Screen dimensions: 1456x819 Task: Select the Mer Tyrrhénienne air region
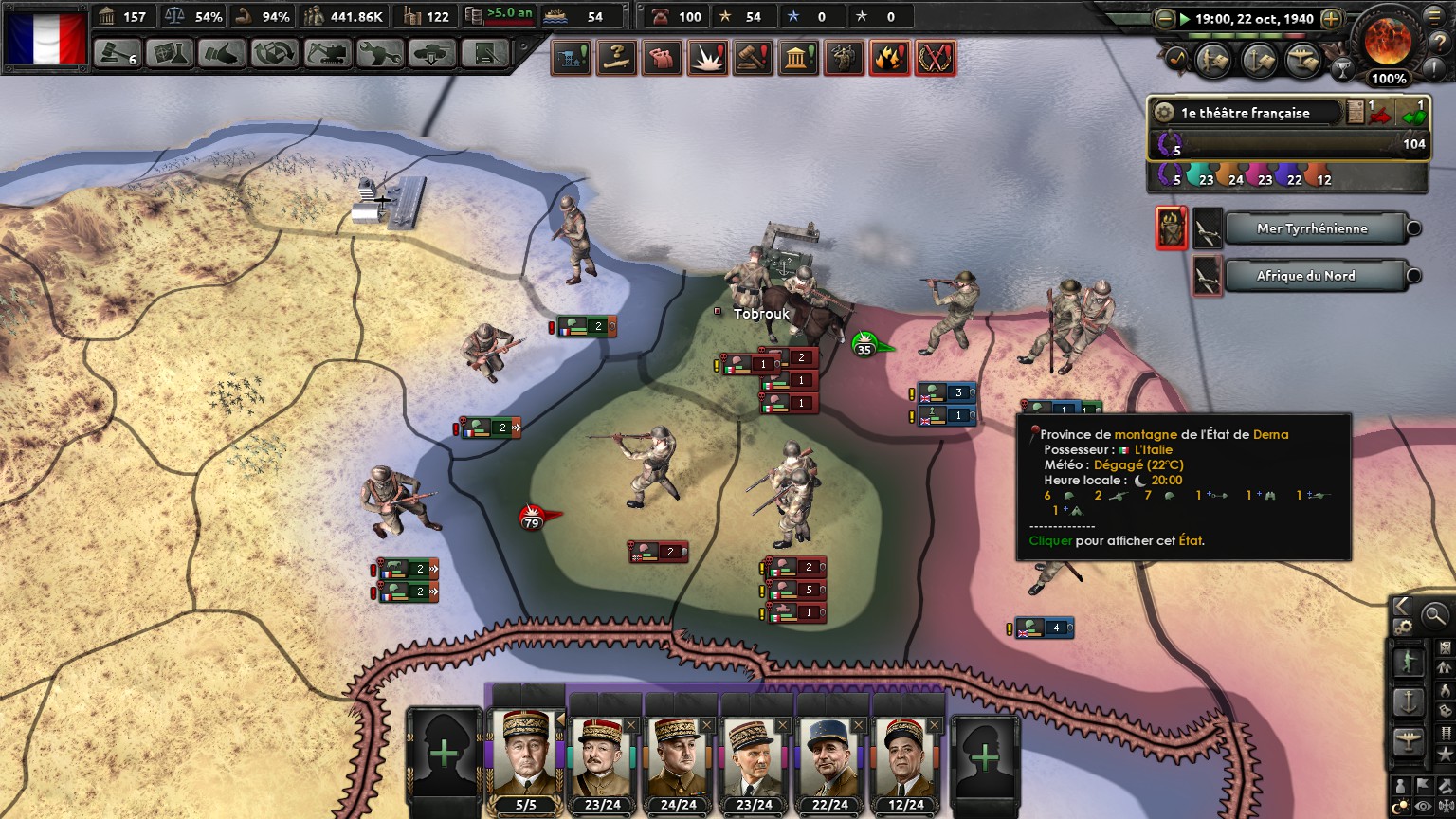pyautogui.click(x=1312, y=228)
